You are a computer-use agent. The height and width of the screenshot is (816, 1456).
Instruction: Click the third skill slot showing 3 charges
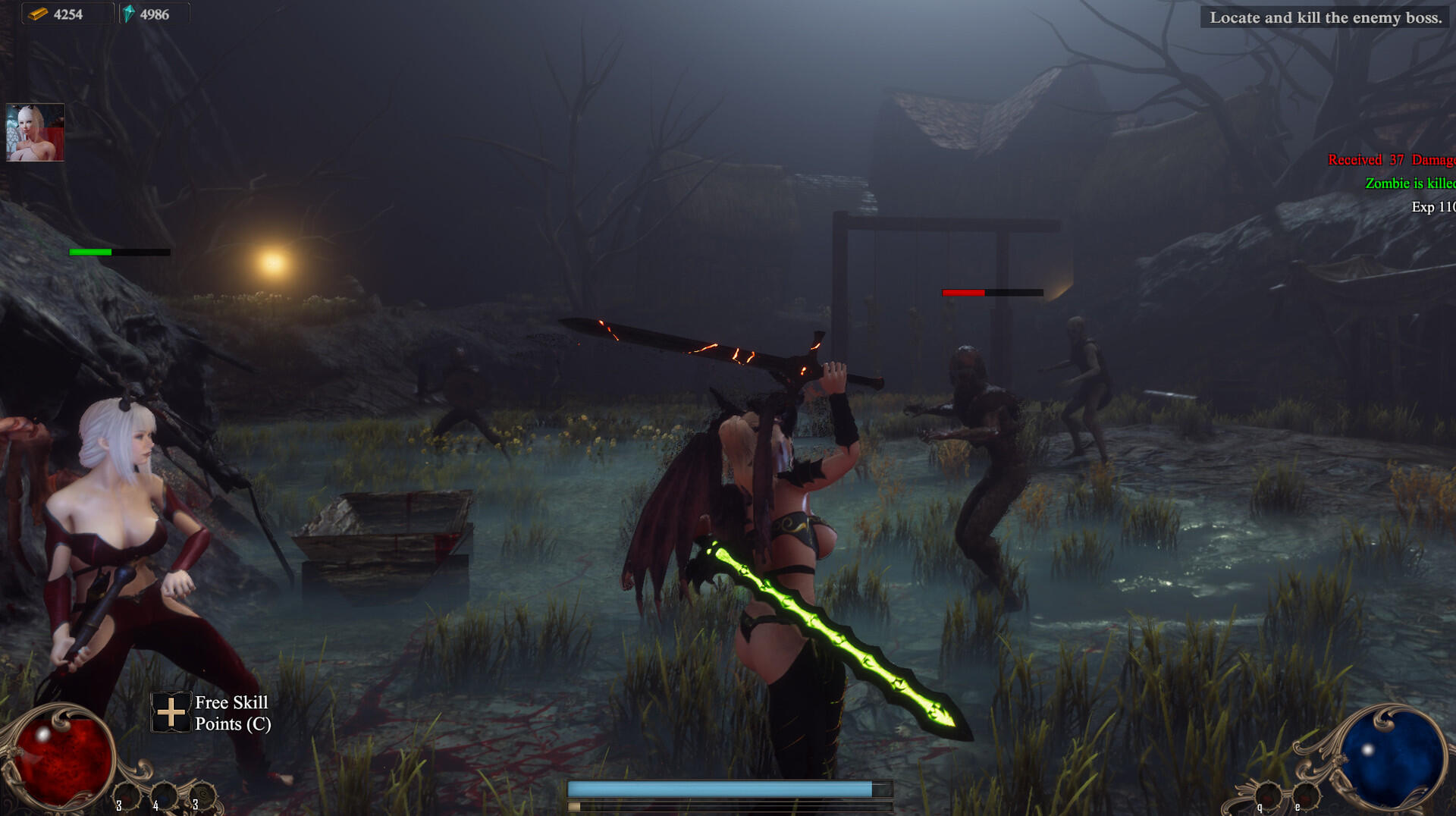tap(202, 795)
